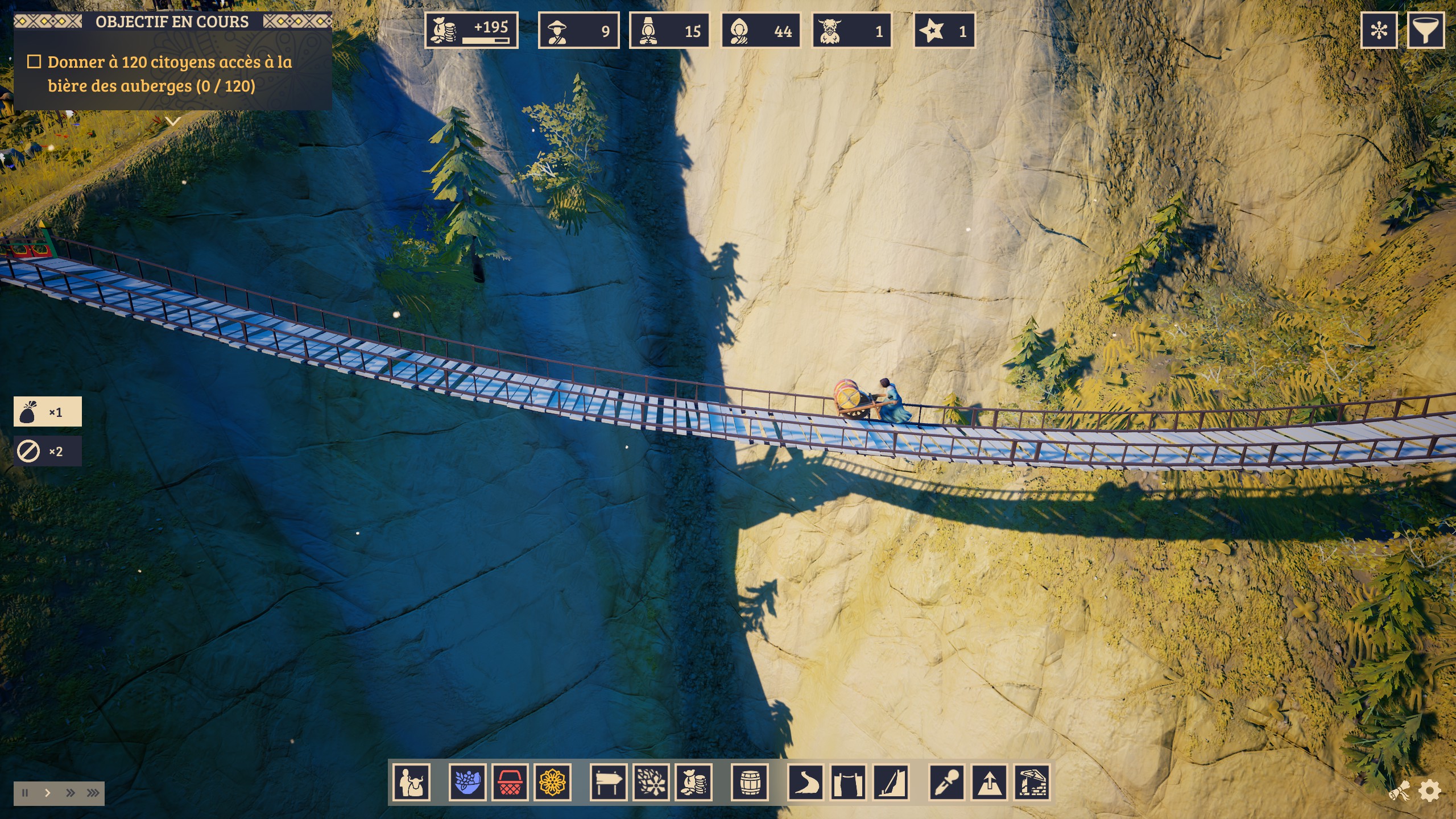
Task: Collapse the current objective panel arrow
Action: coord(172,121)
